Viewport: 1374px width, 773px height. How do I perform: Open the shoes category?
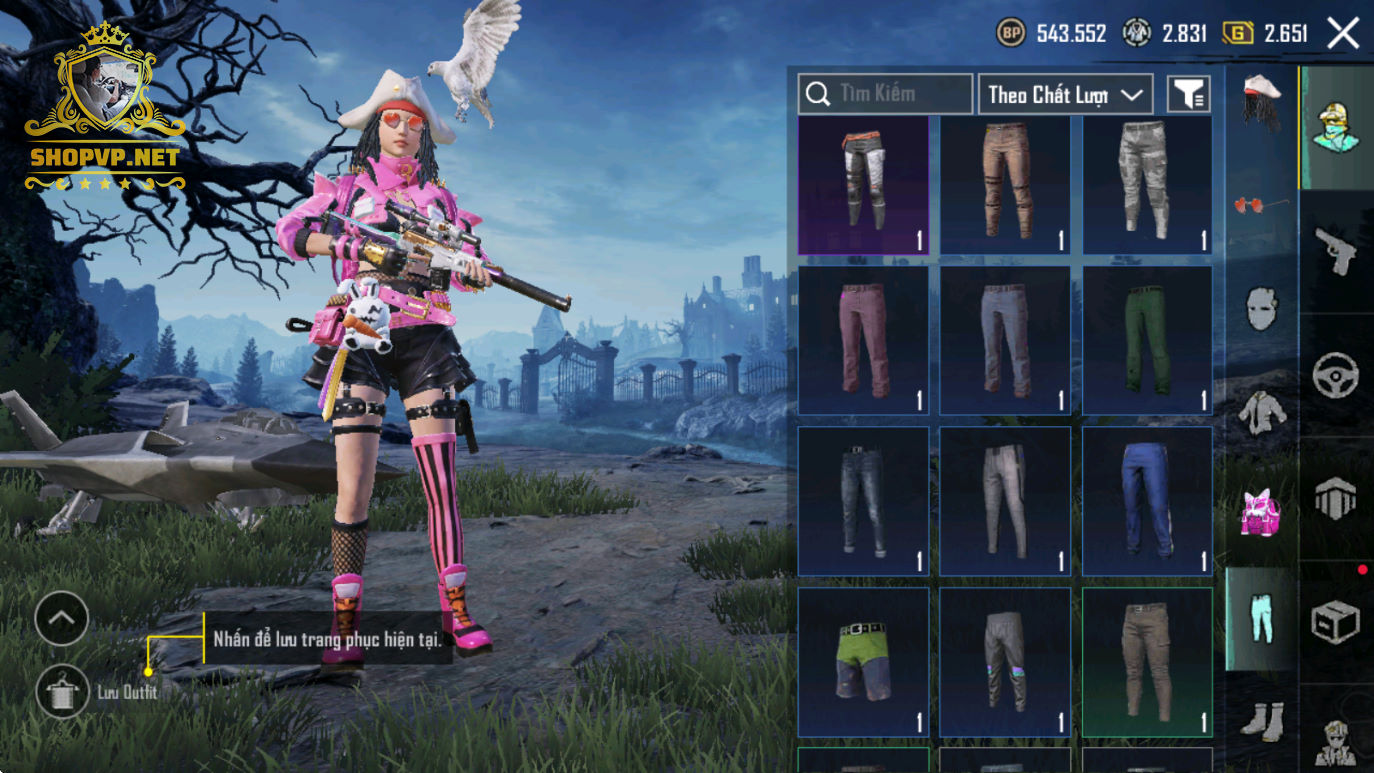click(1261, 721)
